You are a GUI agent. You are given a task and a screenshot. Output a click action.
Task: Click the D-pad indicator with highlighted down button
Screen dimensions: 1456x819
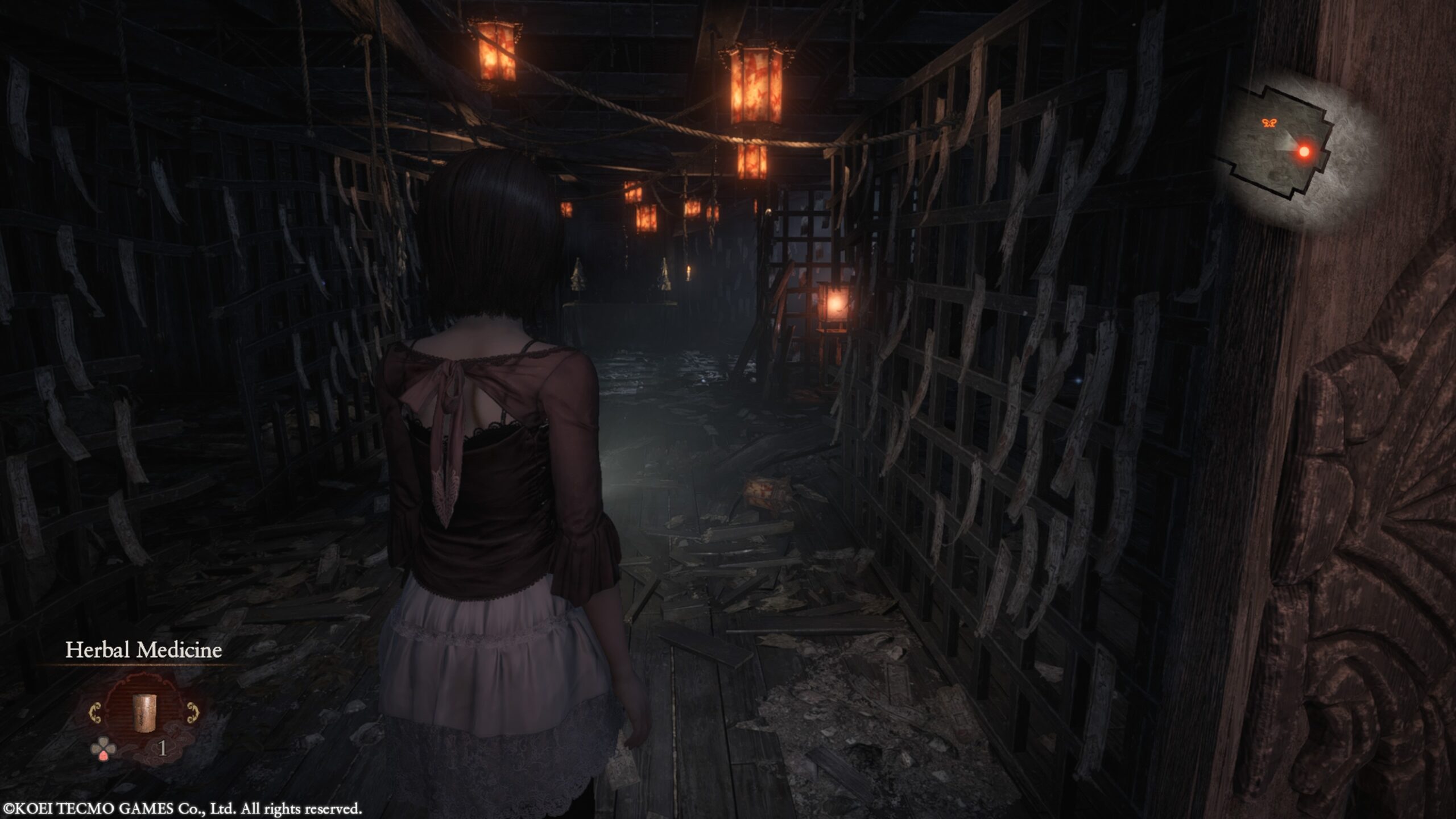coord(104,749)
